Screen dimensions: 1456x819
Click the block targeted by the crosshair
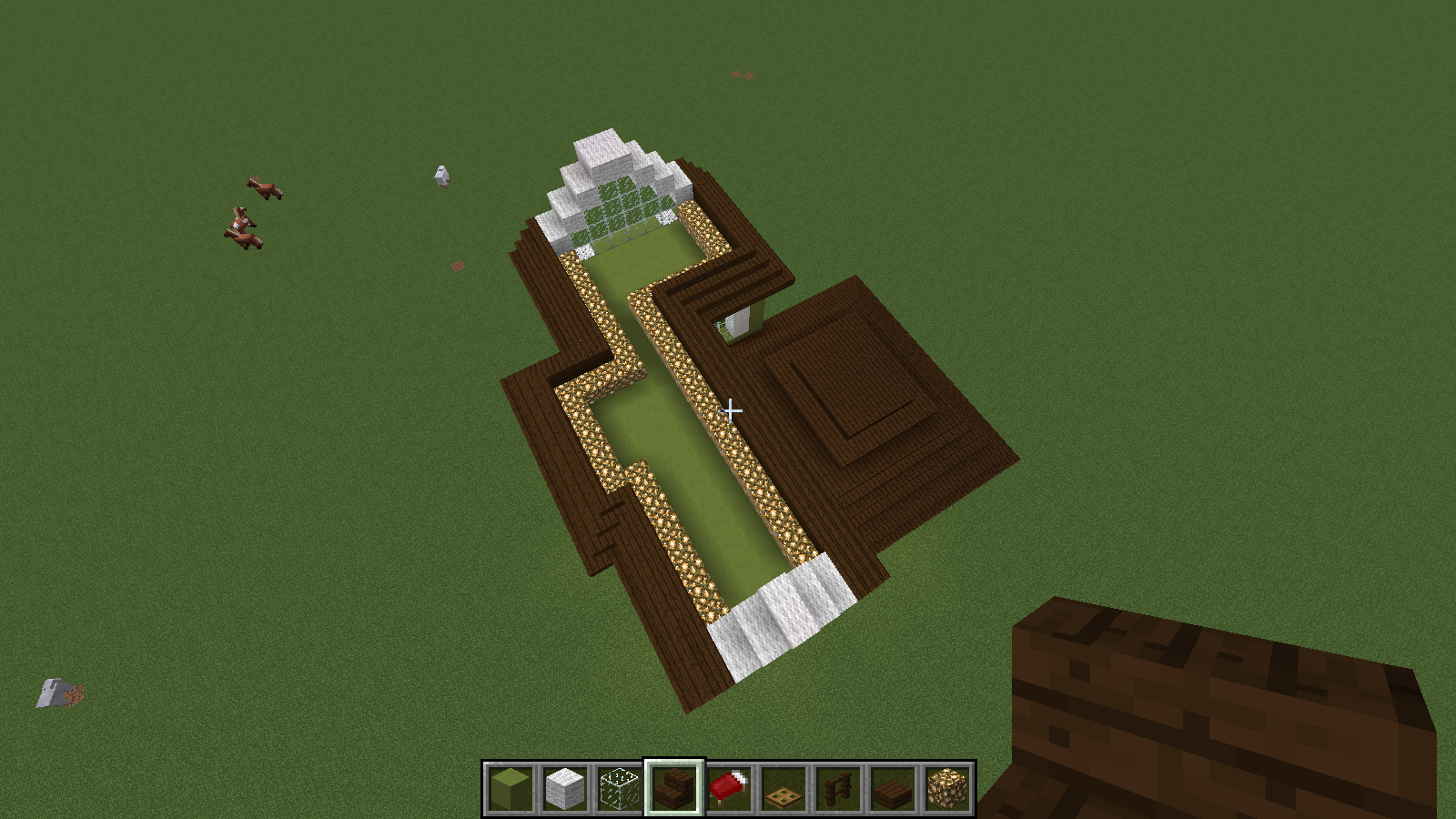(x=733, y=411)
